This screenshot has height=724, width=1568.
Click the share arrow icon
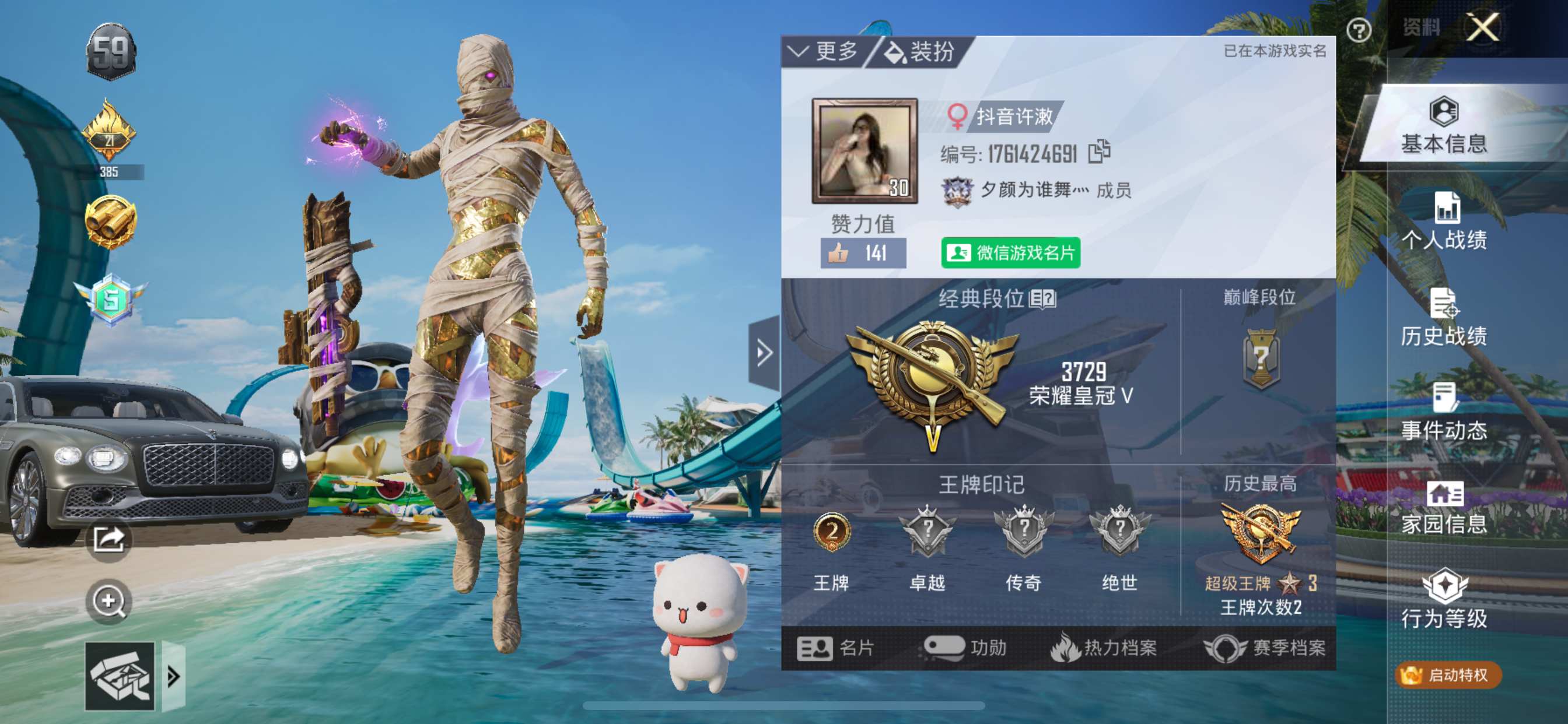click(x=108, y=539)
